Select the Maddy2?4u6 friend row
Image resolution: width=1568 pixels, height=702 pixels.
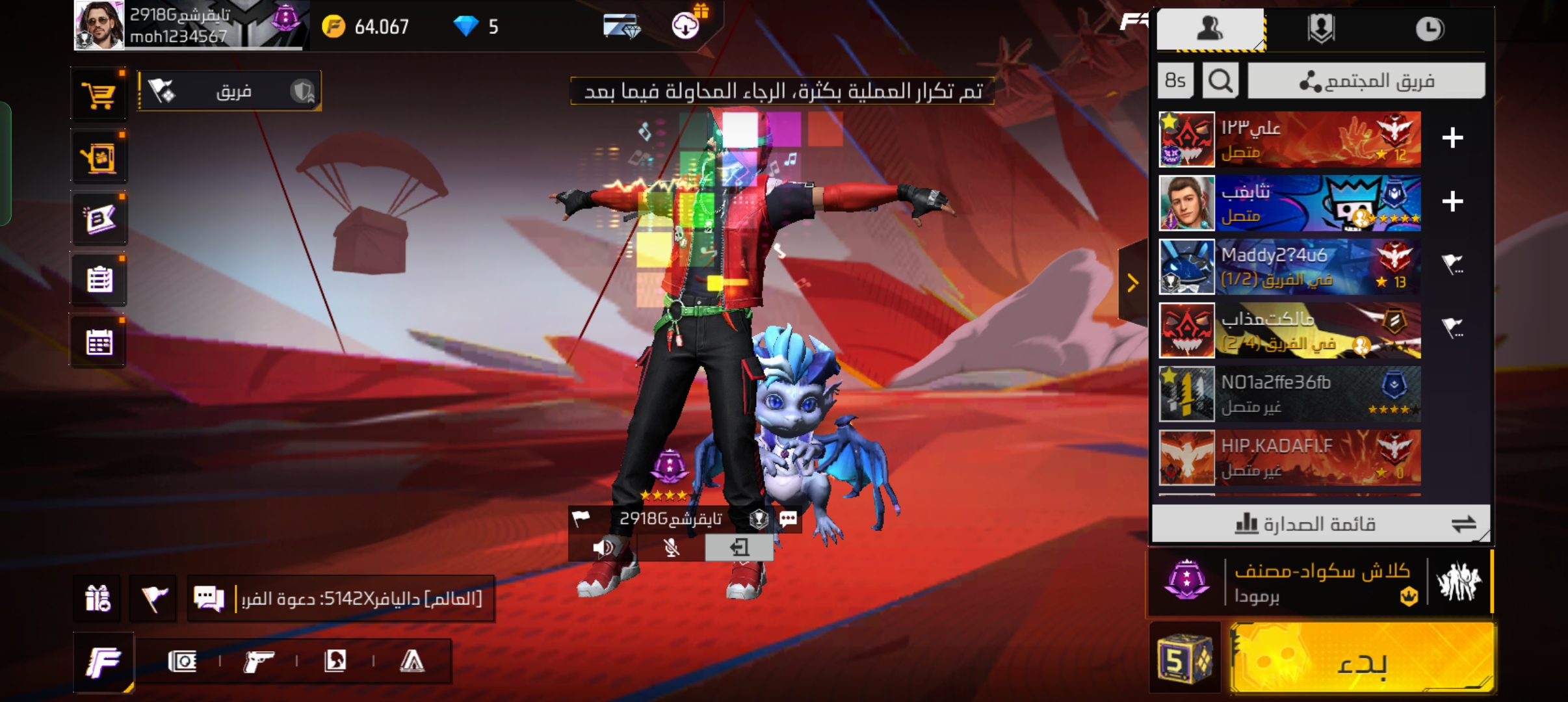[x=1290, y=266]
